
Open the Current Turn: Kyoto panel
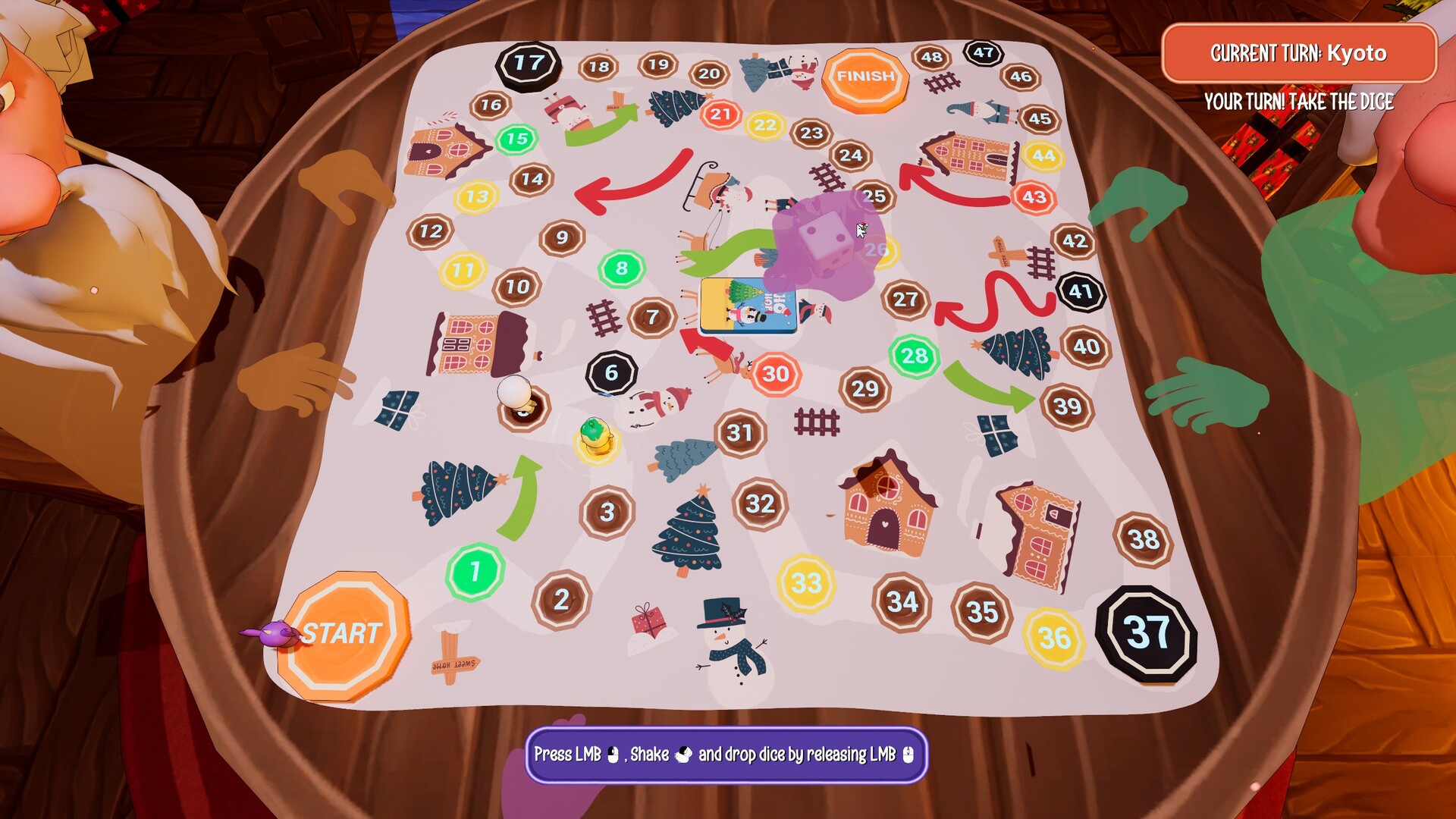pos(1301,53)
